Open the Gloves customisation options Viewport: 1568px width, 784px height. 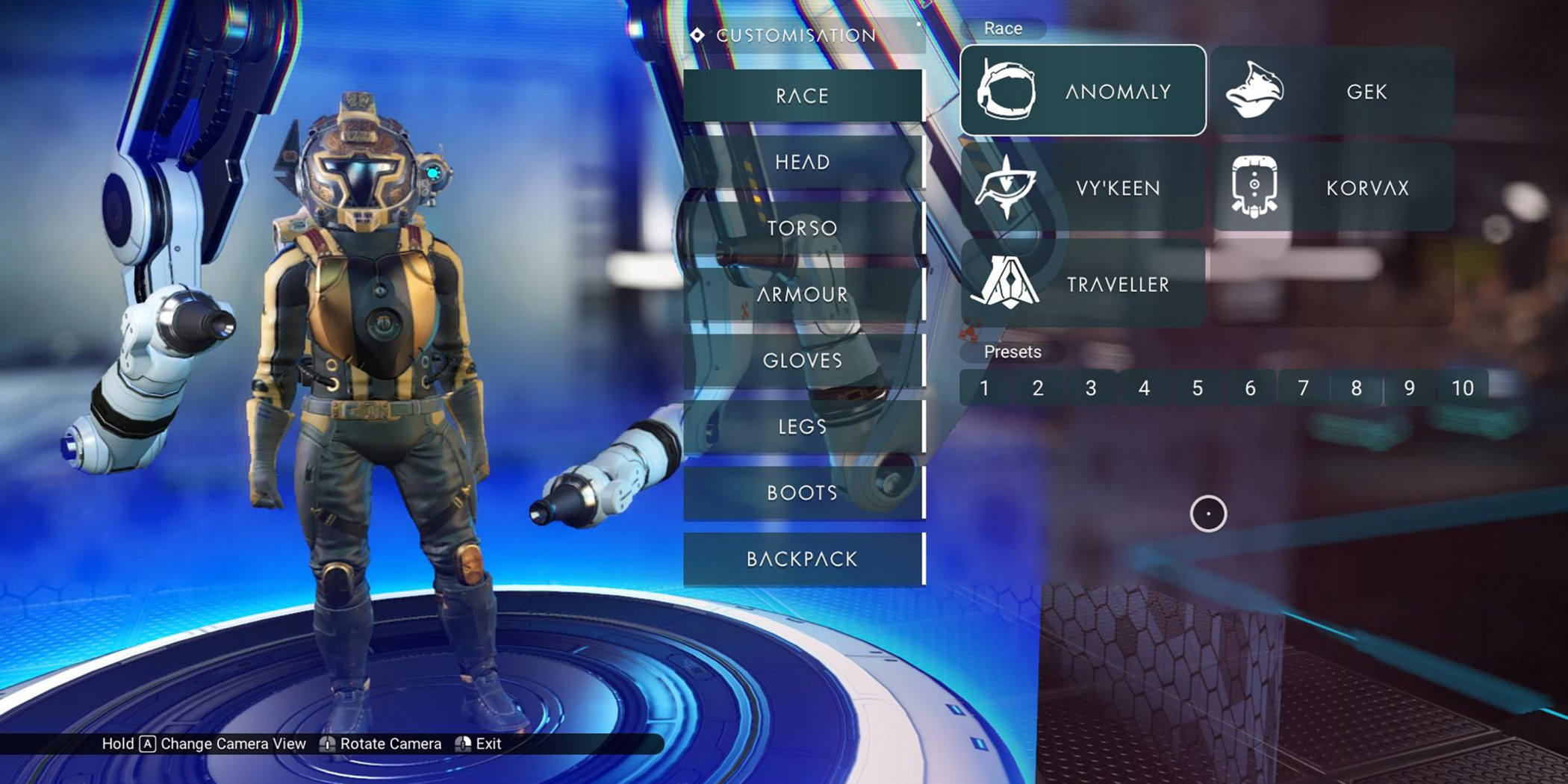(x=803, y=361)
